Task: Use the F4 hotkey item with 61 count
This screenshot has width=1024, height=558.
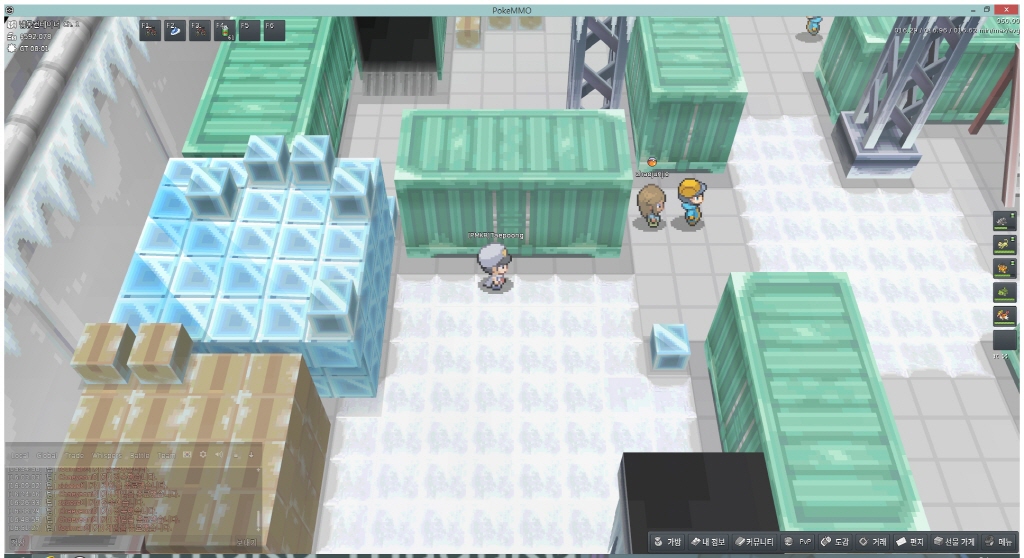Action: pos(224,30)
